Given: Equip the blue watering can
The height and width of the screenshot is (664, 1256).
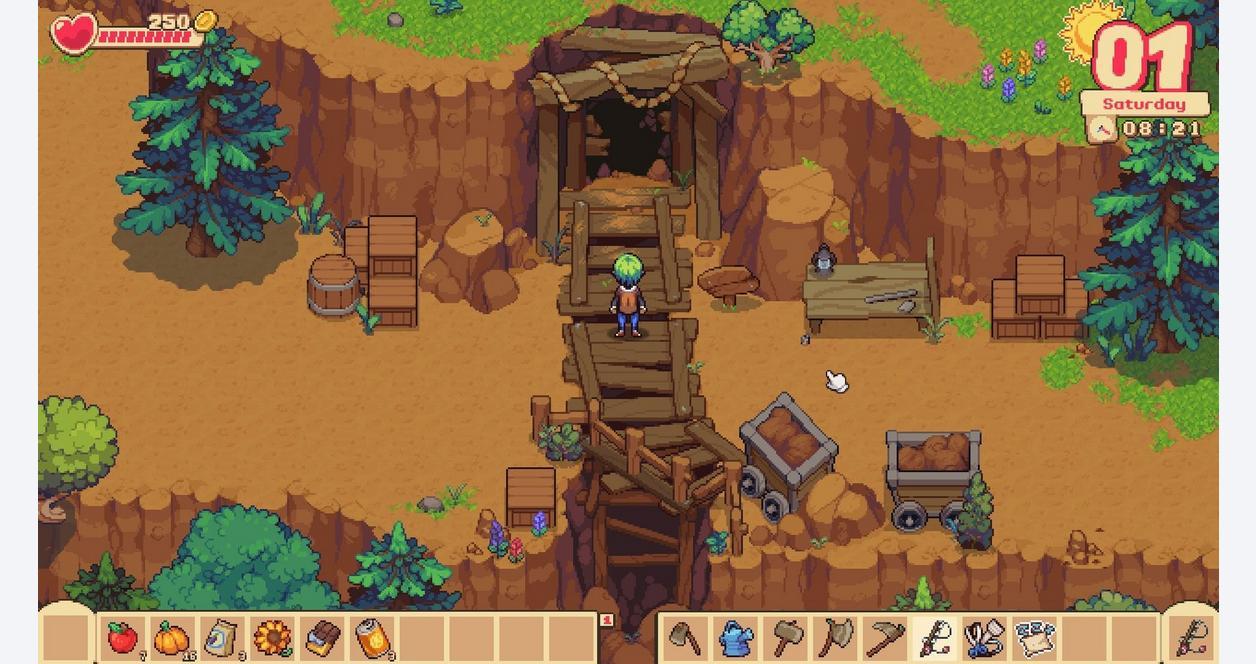Looking at the screenshot, I should coord(736,638).
